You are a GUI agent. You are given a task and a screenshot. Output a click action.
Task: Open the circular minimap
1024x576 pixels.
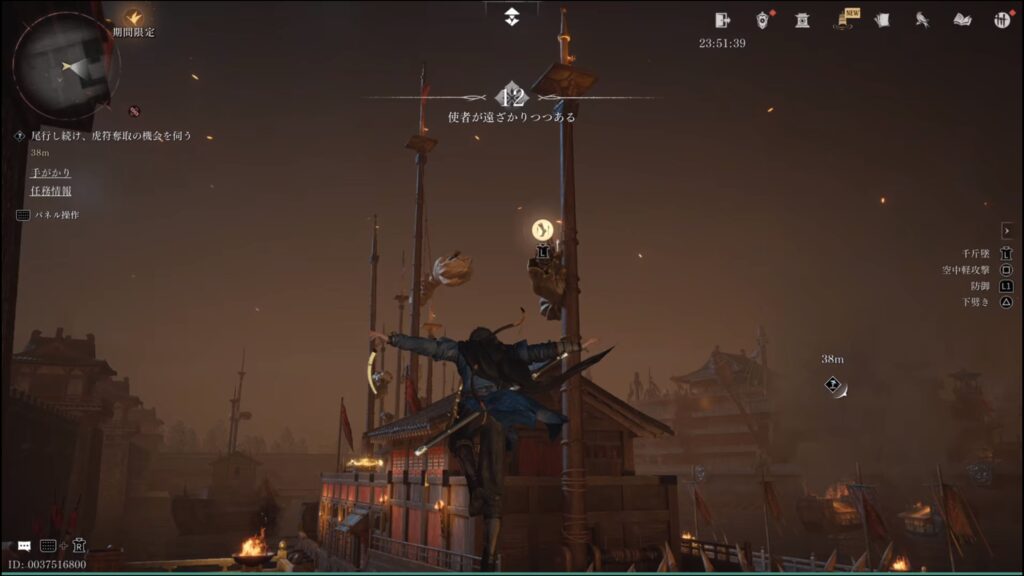tap(66, 66)
